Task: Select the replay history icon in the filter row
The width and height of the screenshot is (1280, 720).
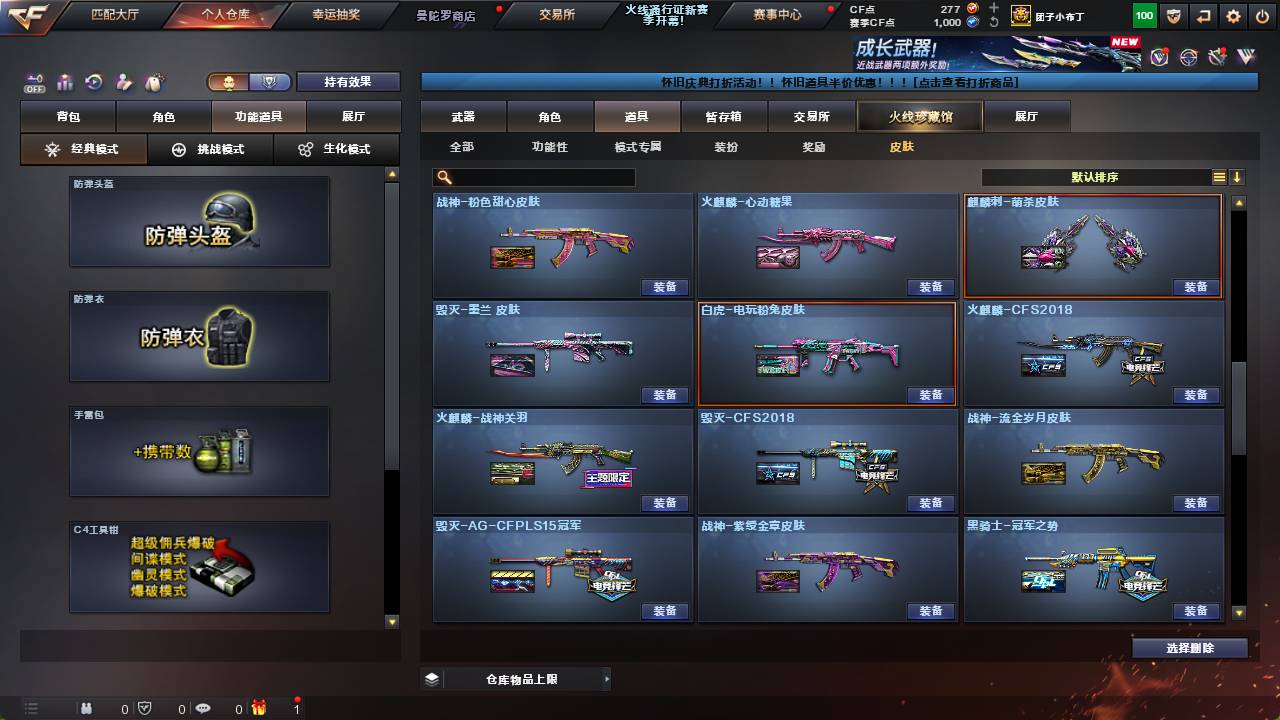Action: coord(93,82)
